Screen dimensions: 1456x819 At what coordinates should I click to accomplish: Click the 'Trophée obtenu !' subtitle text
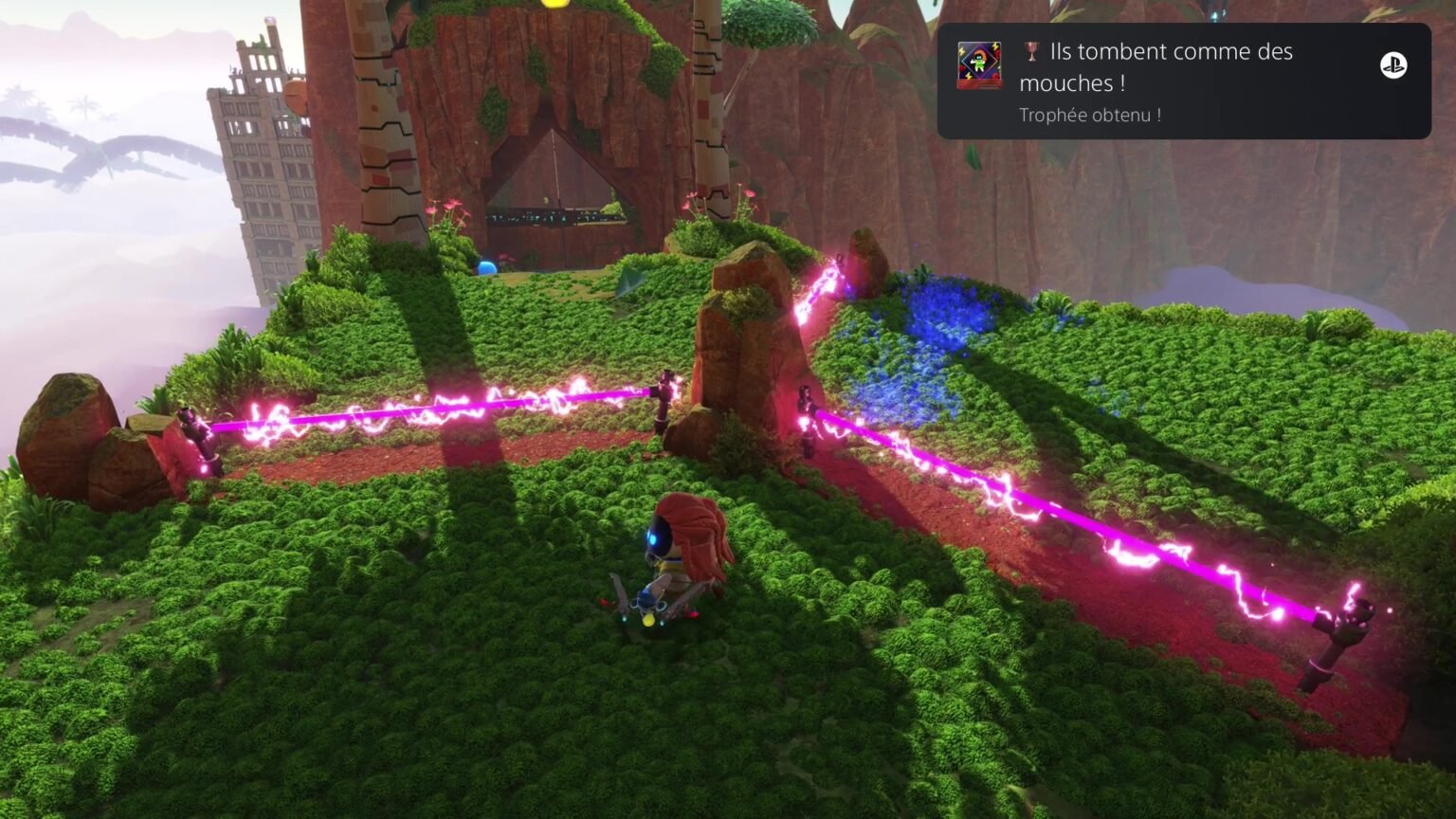tap(1088, 115)
